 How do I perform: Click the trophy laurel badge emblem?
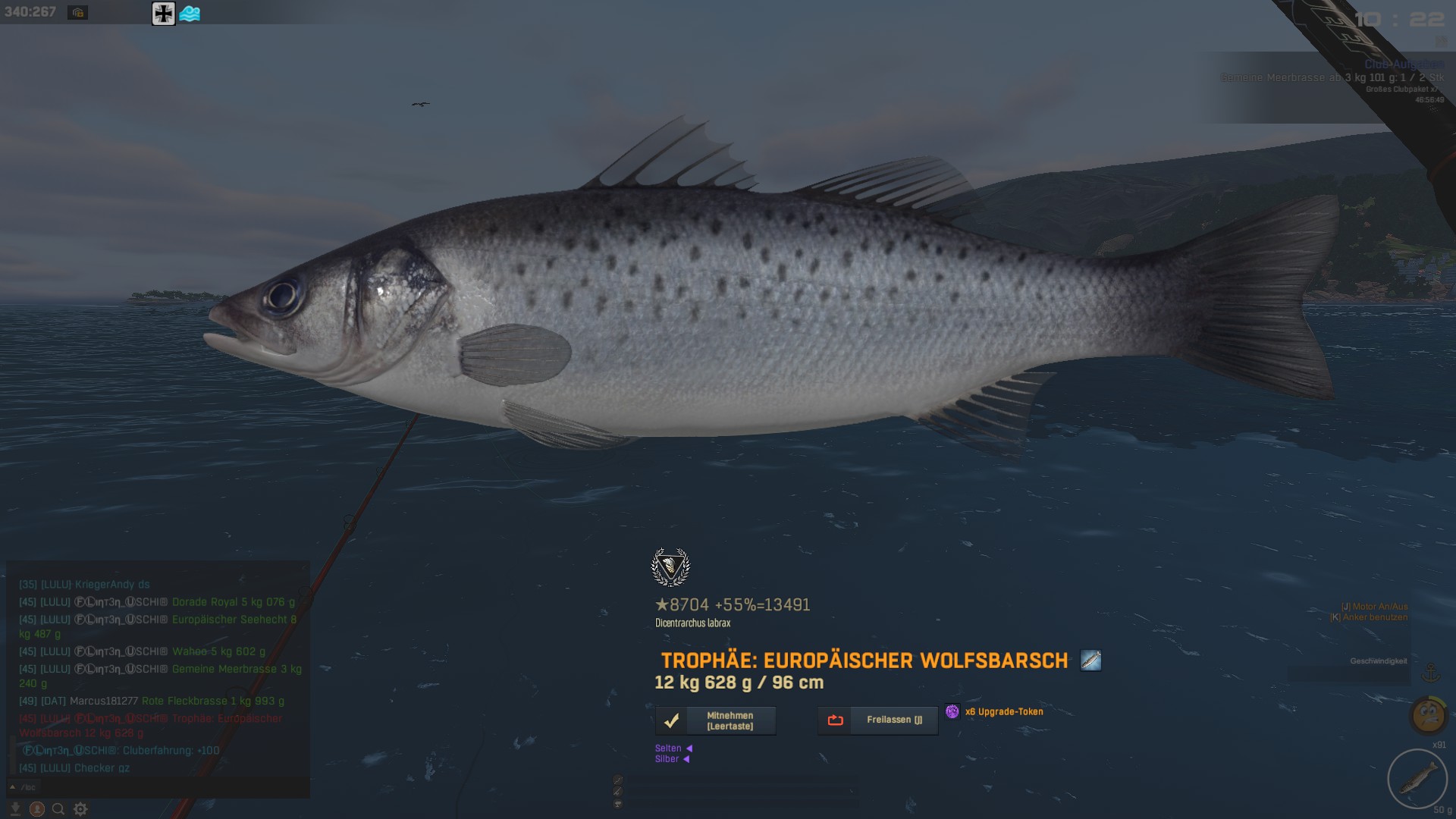670,567
